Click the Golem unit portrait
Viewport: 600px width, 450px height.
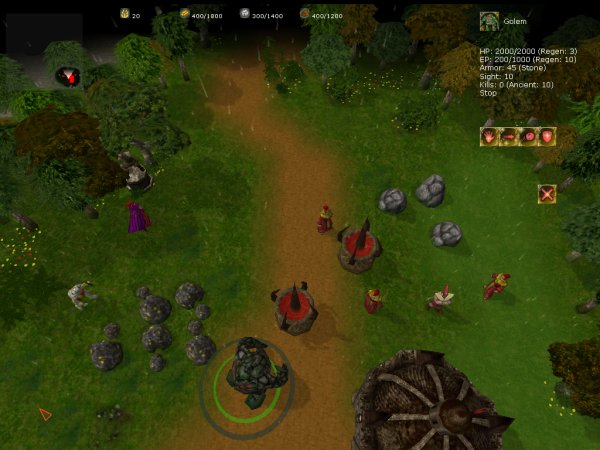point(489,21)
